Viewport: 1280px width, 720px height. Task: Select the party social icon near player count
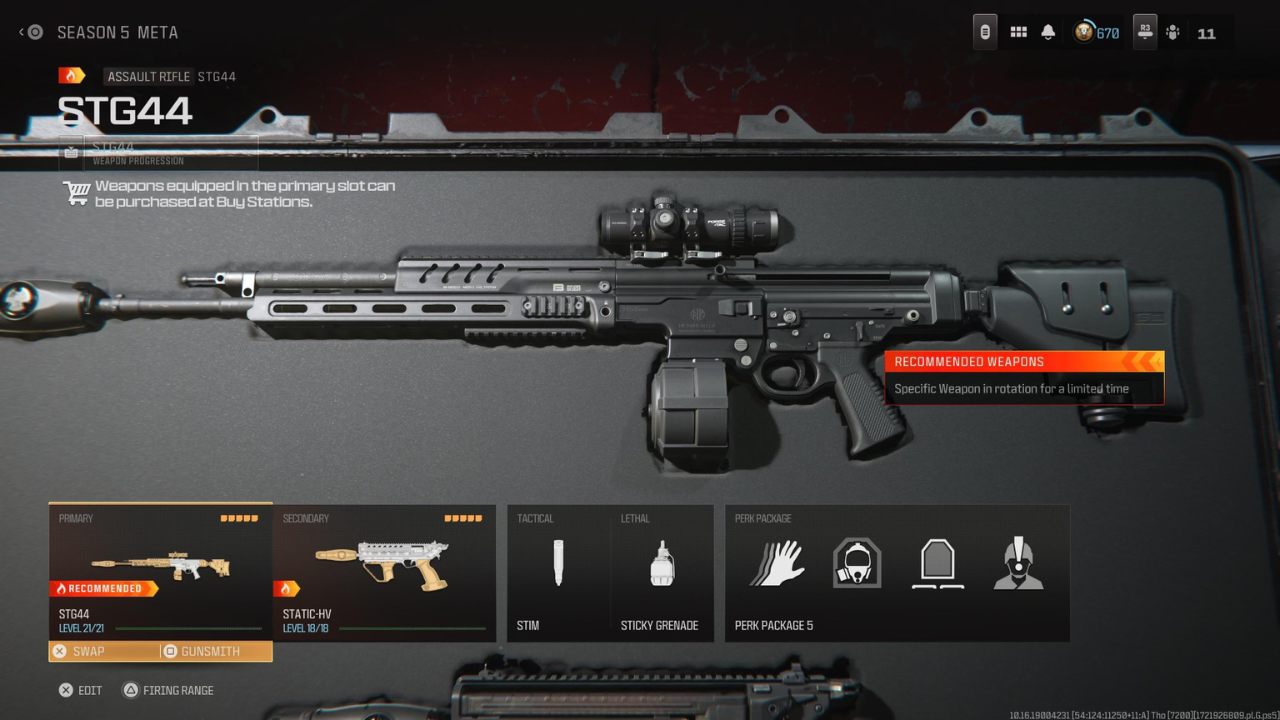click(x=1173, y=31)
